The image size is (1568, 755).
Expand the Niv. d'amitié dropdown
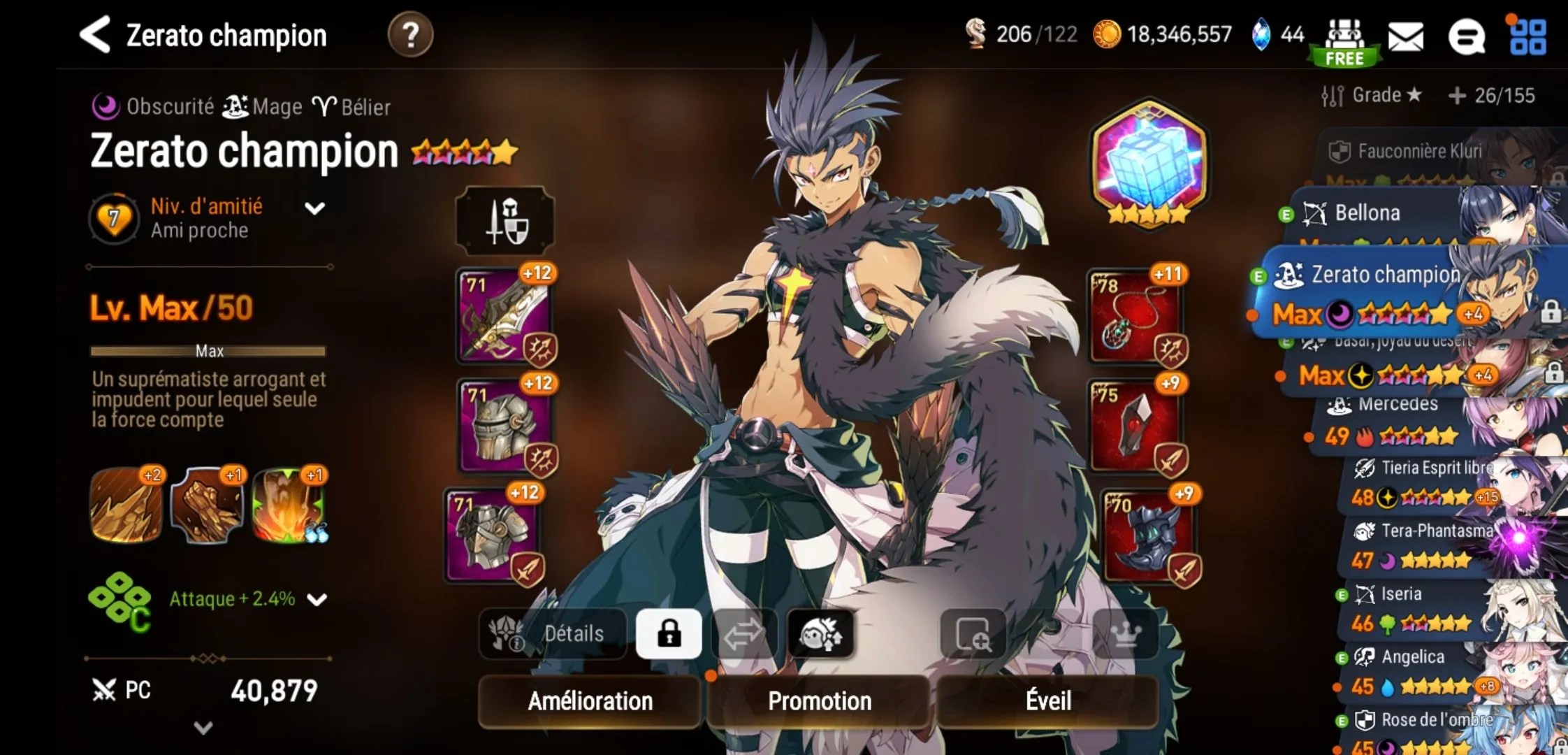tap(315, 208)
